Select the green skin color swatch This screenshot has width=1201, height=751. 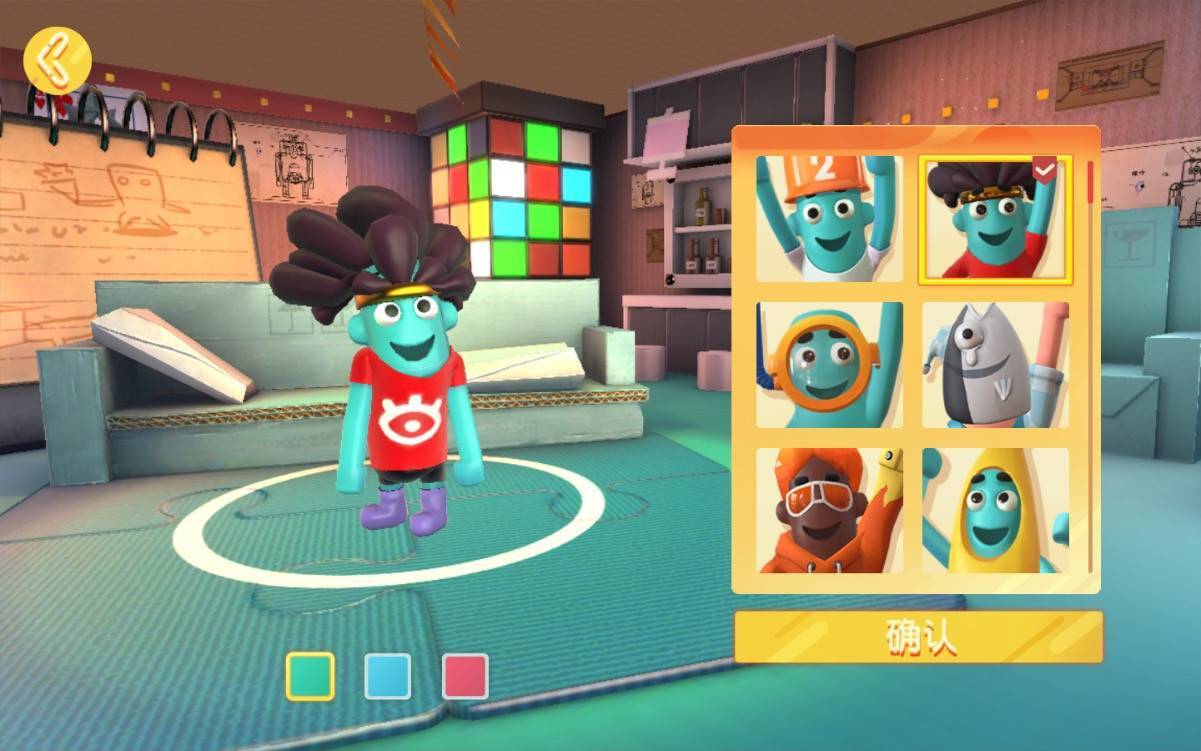(x=310, y=676)
